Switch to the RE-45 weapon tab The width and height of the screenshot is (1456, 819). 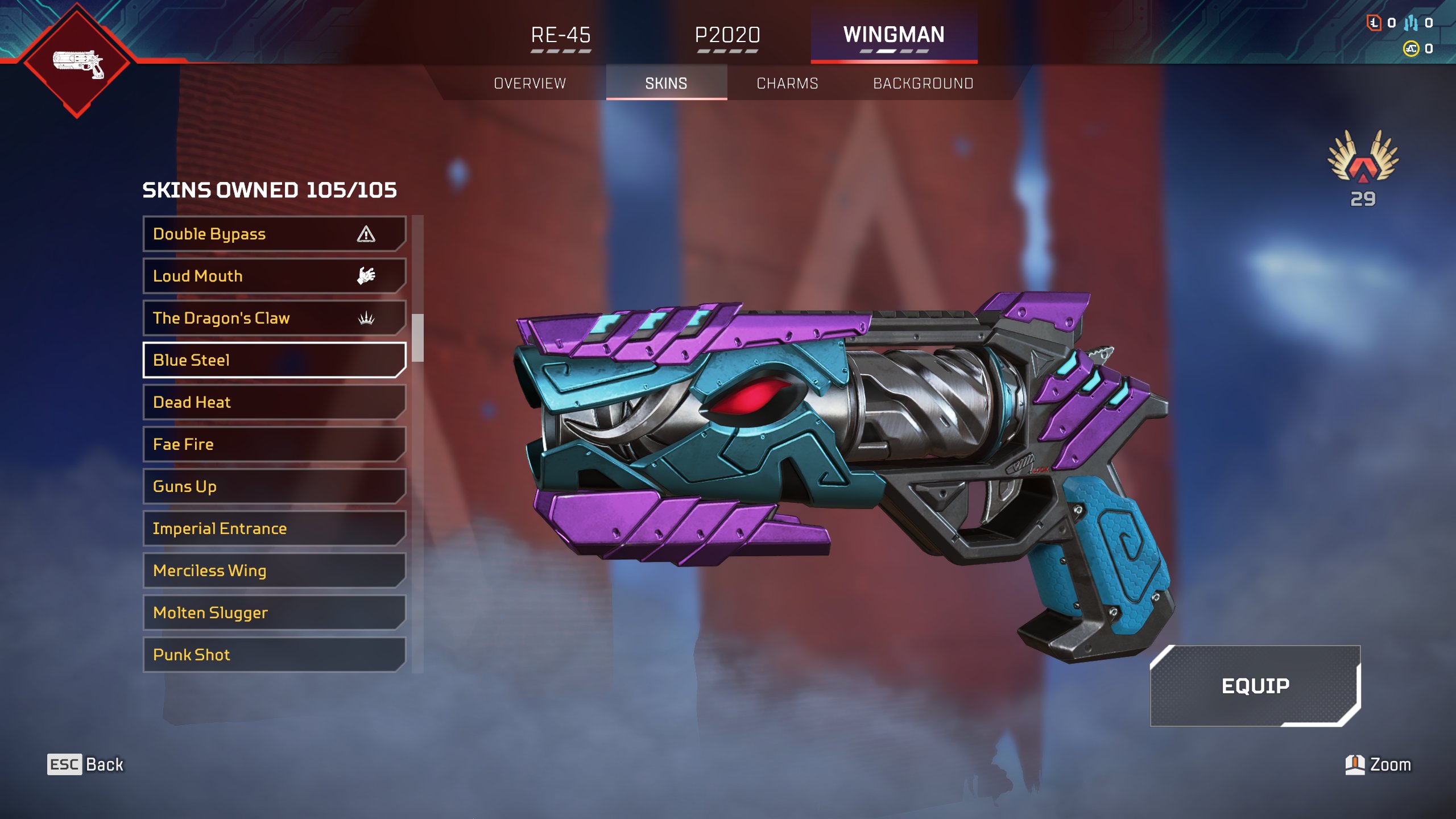pos(561,35)
